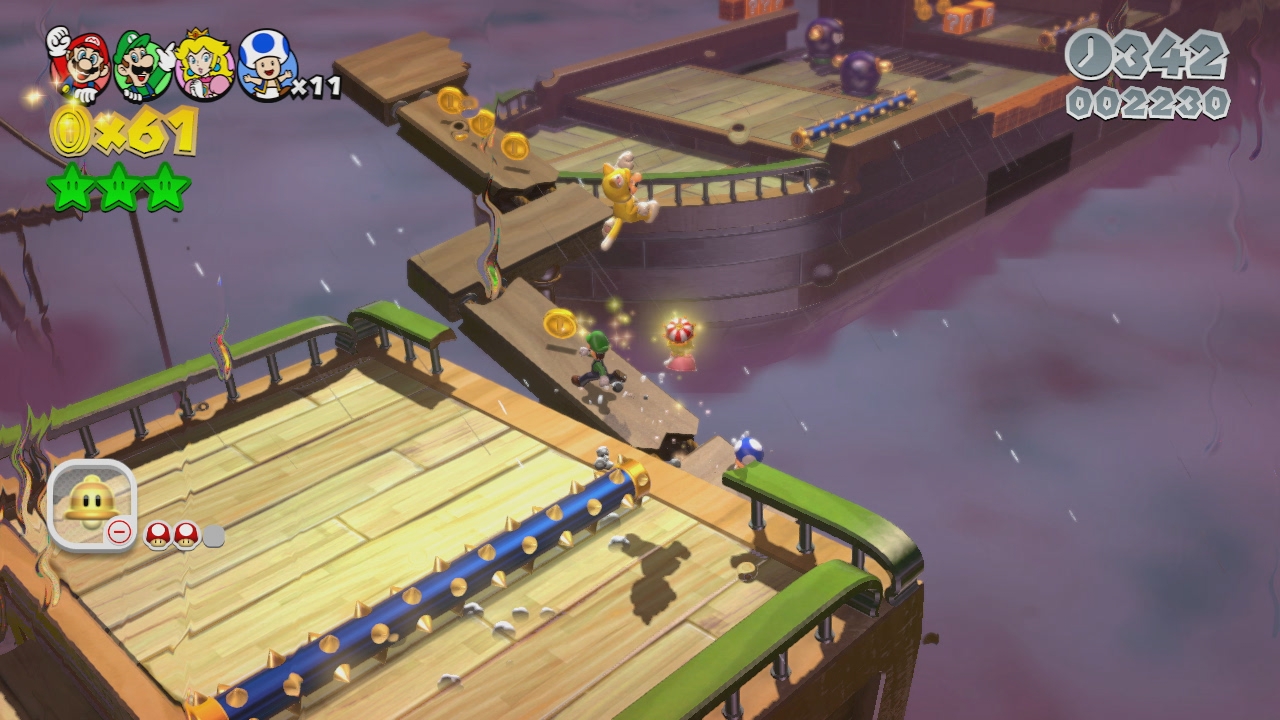Pick the Princess Peach portrait

pyautogui.click(x=204, y=66)
